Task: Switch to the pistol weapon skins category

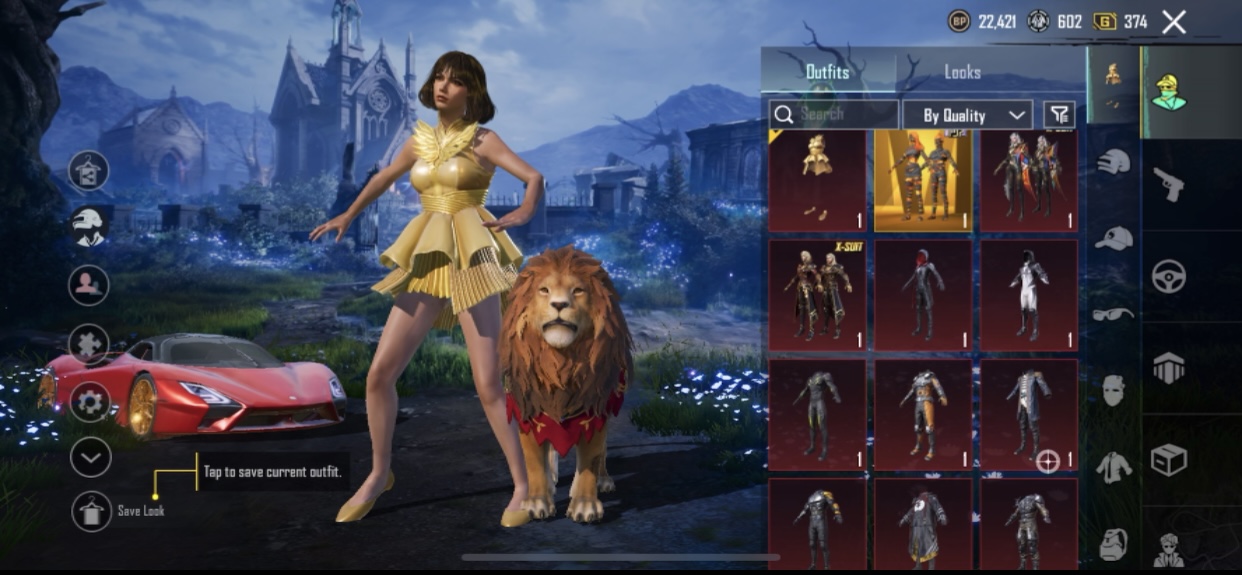Action: [x=1168, y=183]
